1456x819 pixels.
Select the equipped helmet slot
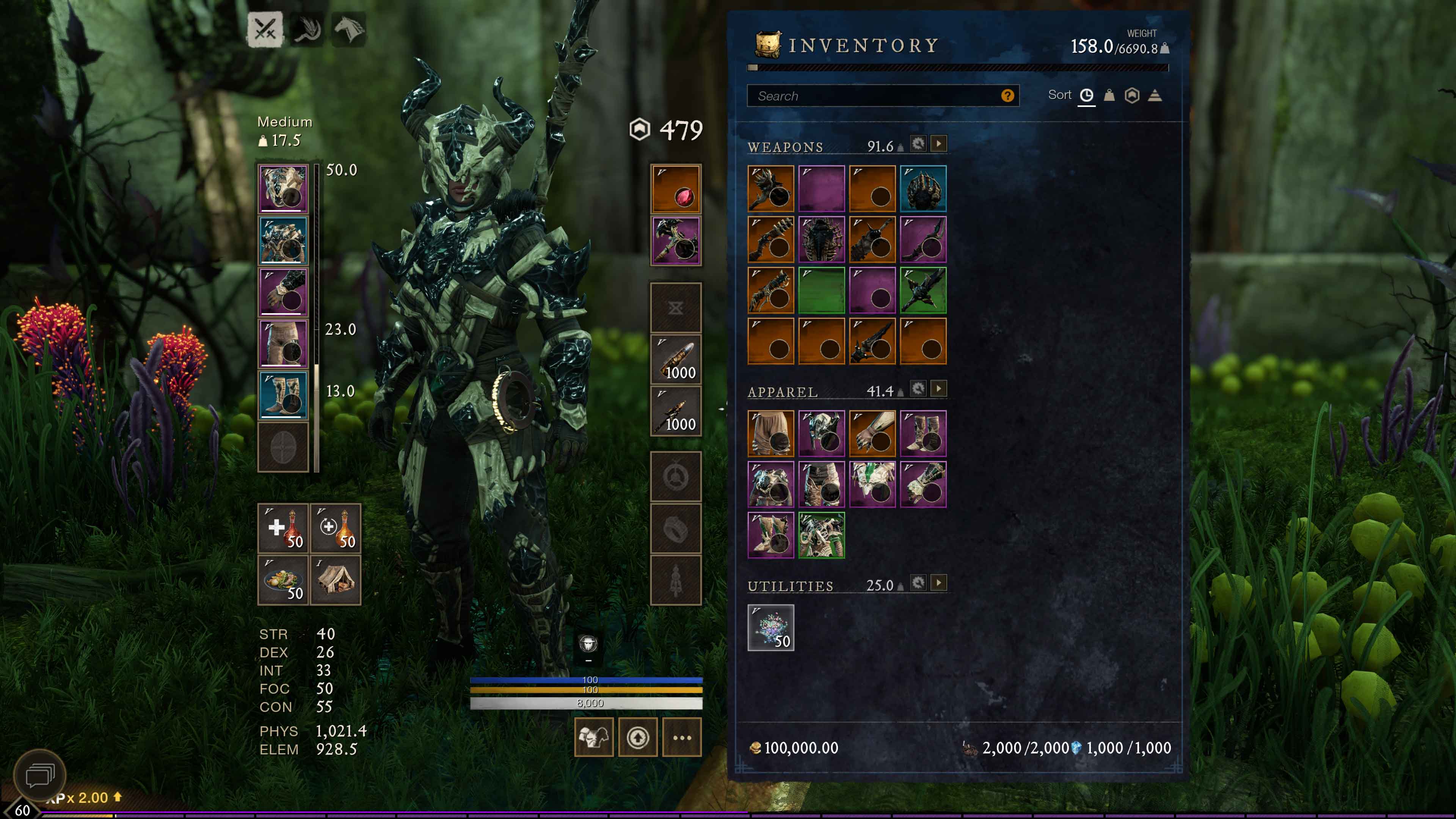[283, 189]
